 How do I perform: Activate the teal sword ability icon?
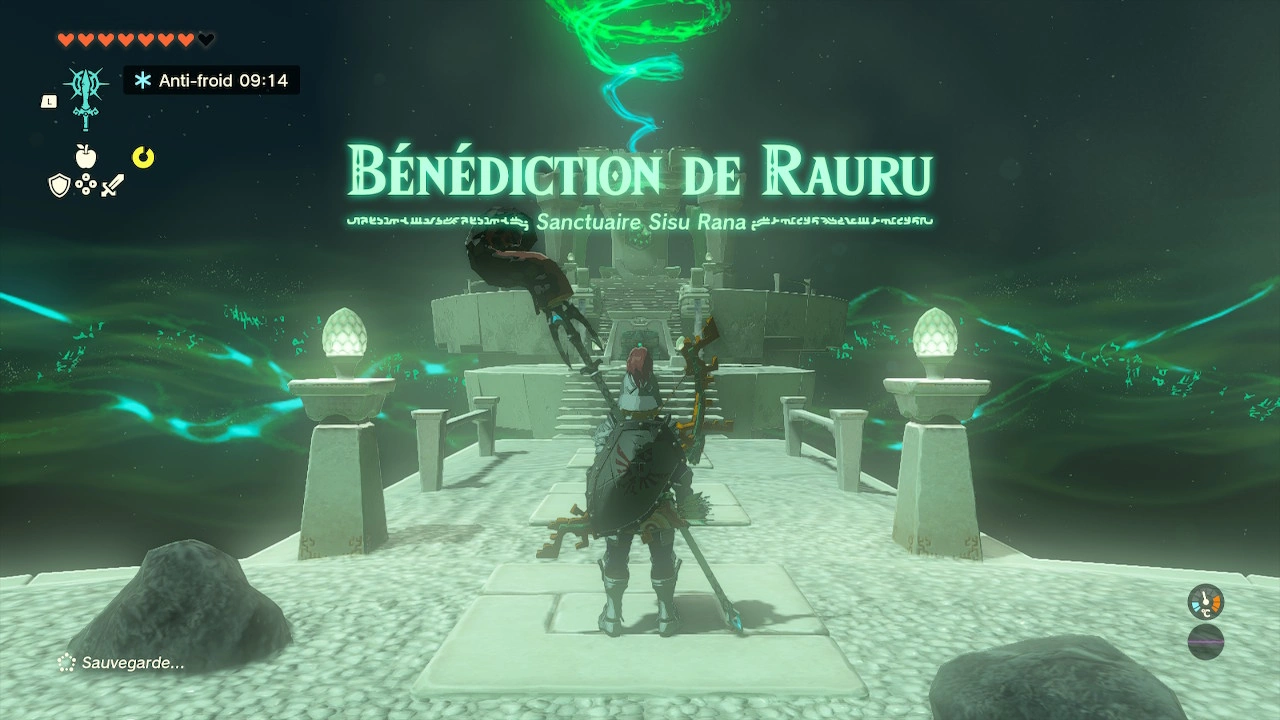pyautogui.click(x=86, y=95)
